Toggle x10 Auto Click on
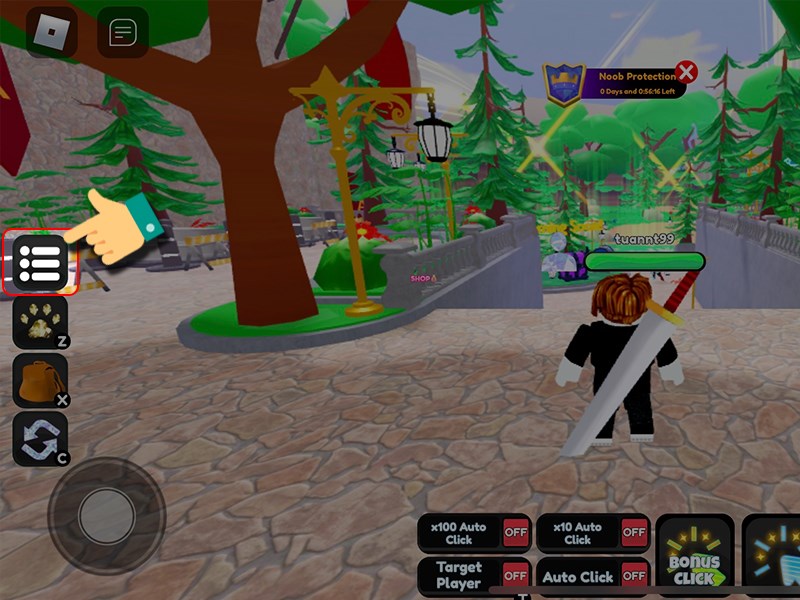The height and width of the screenshot is (600, 800). [x=633, y=533]
